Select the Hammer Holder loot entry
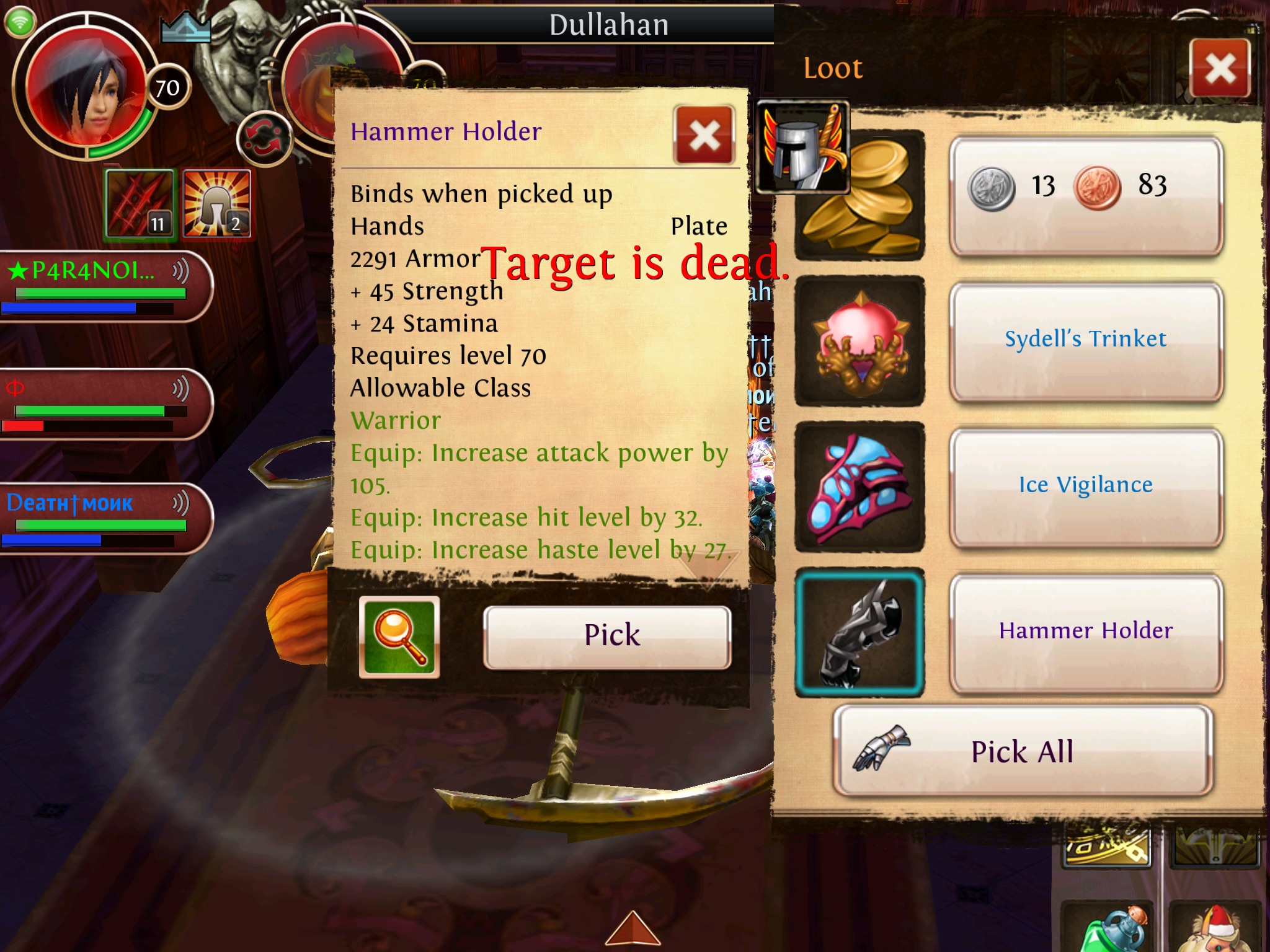 [1085, 632]
